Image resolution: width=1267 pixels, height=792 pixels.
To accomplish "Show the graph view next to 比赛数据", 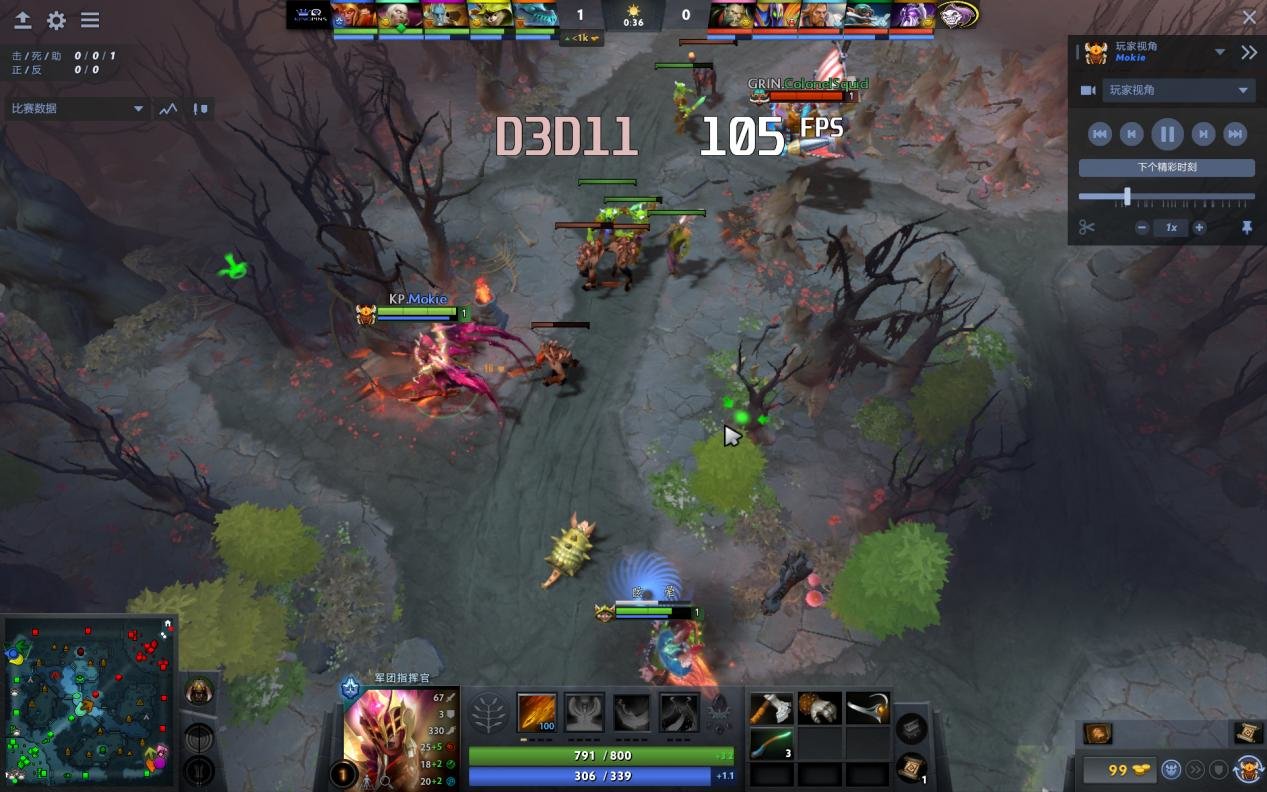I will (x=168, y=109).
